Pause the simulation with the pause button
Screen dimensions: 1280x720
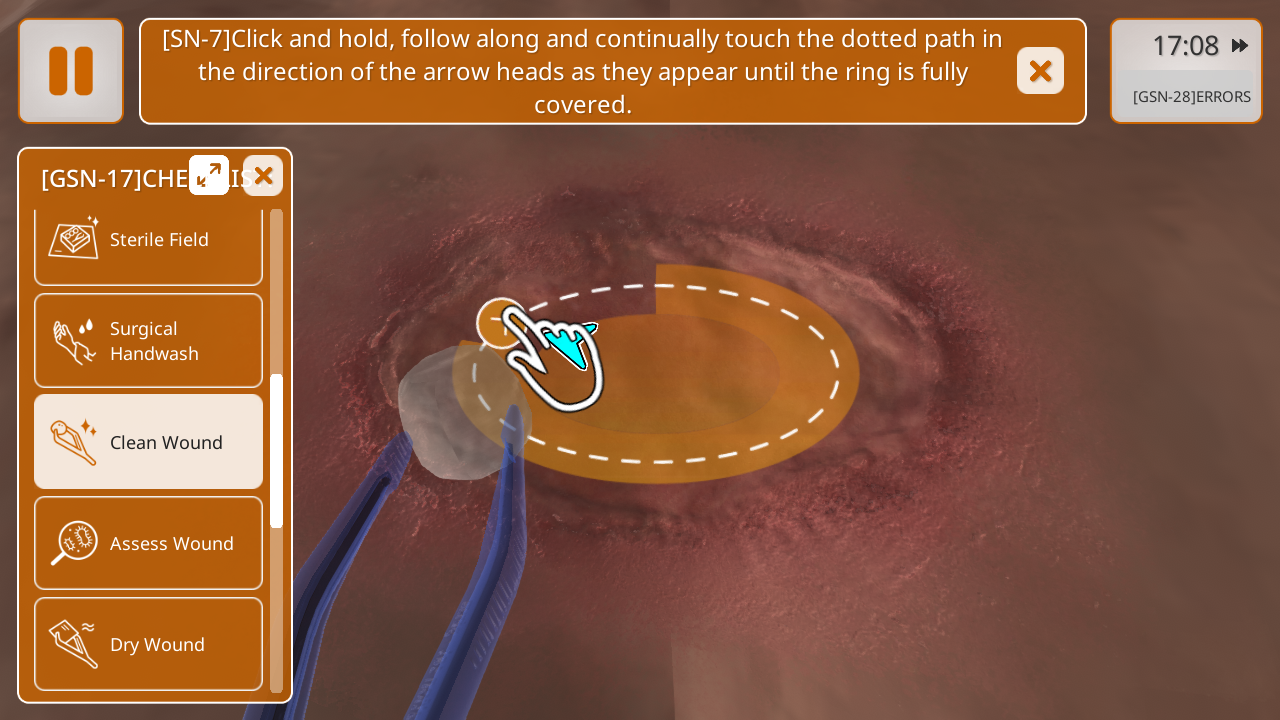[71, 71]
